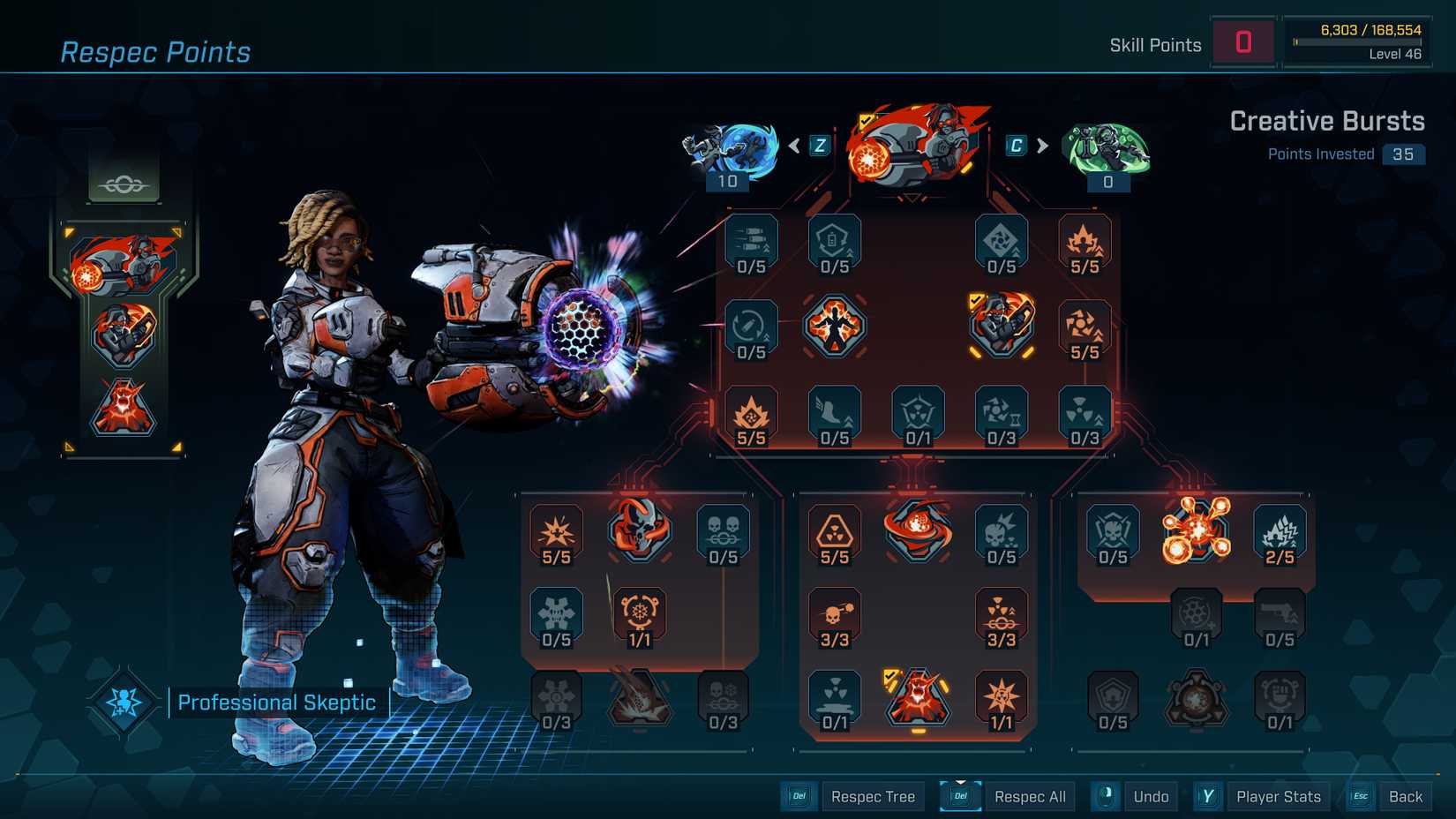This screenshot has height=819, width=1456.
Task: Click the 3/3 skull projectile skill
Action: pyautogui.click(x=834, y=618)
